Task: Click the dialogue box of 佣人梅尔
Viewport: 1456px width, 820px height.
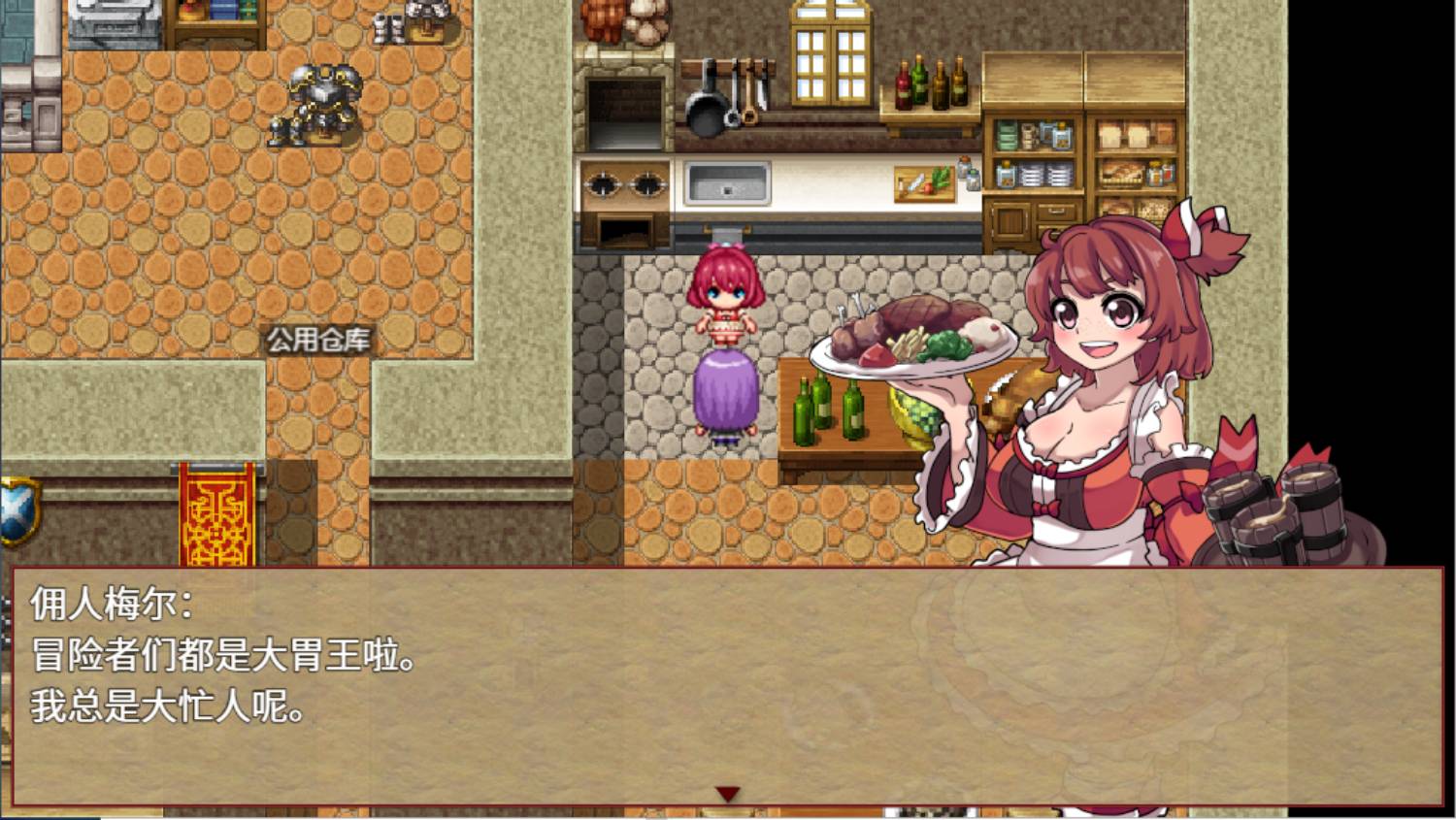Action: (x=726, y=685)
